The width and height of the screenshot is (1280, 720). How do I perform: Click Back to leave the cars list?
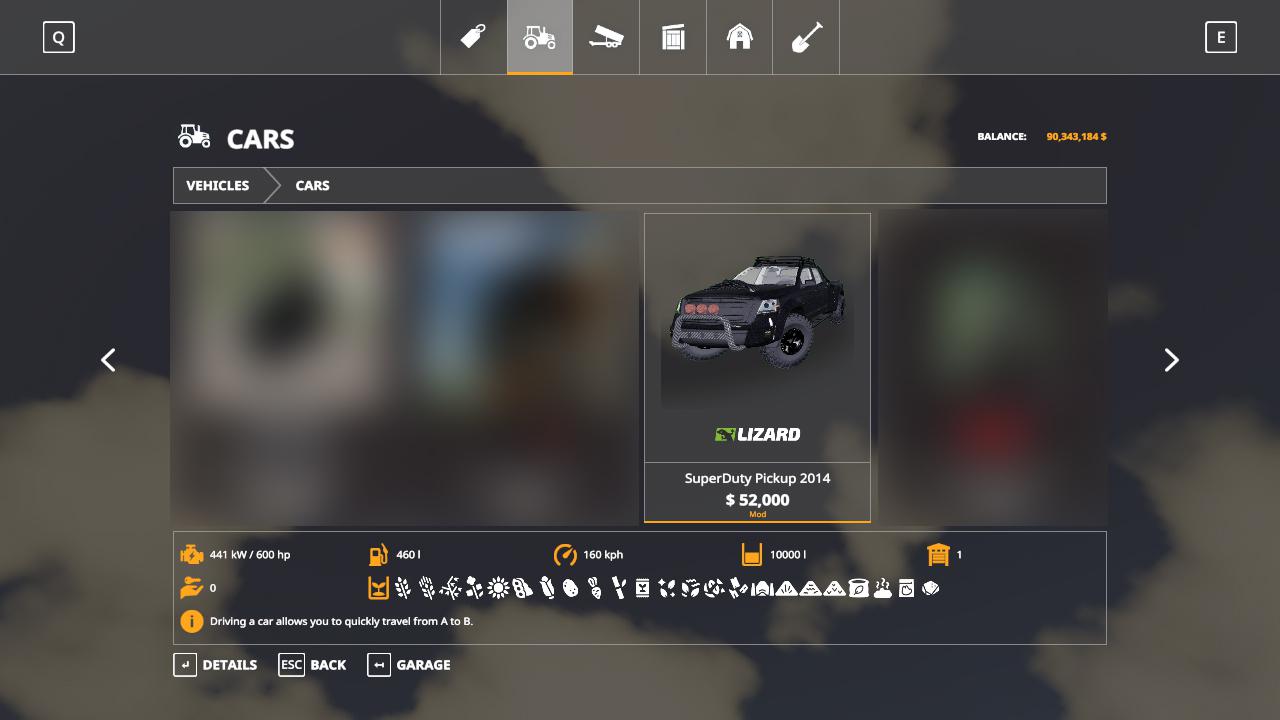pos(313,665)
